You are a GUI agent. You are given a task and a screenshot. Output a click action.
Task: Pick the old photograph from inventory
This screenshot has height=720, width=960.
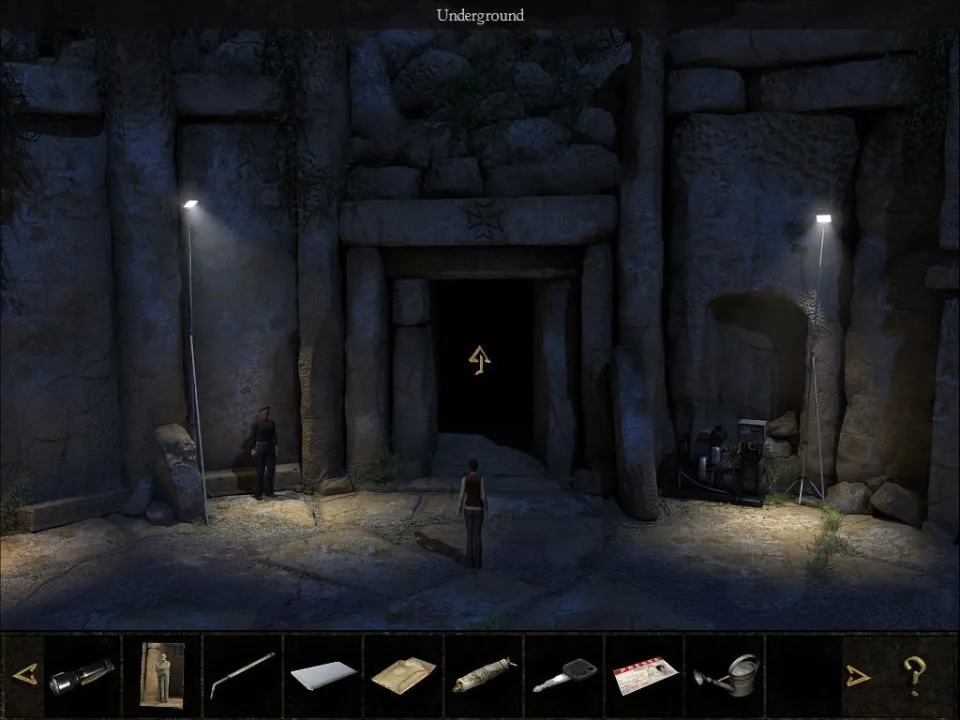[162, 675]
